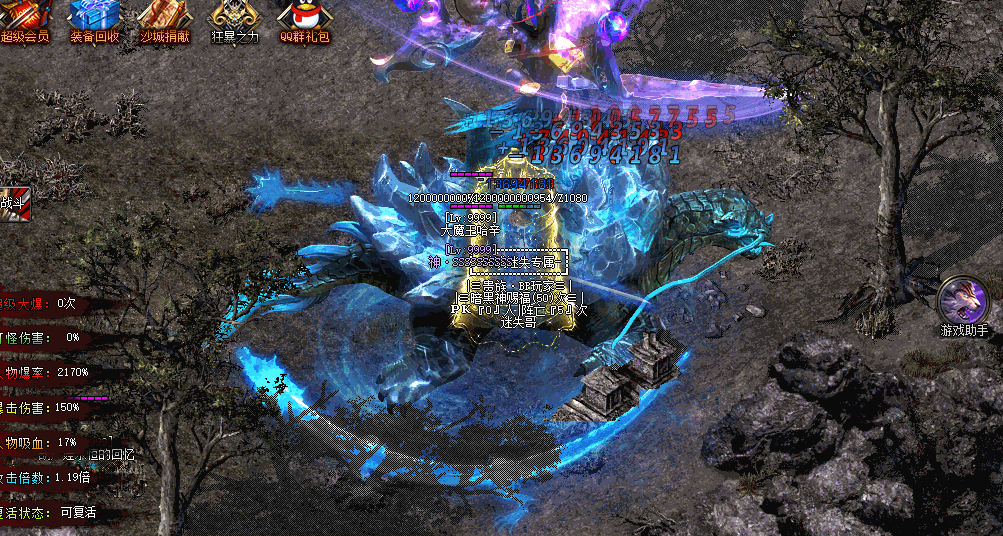Toggle the 战斗 combat mode button
The width and height of the screenshot is (1003, 536).
(16, 203)
